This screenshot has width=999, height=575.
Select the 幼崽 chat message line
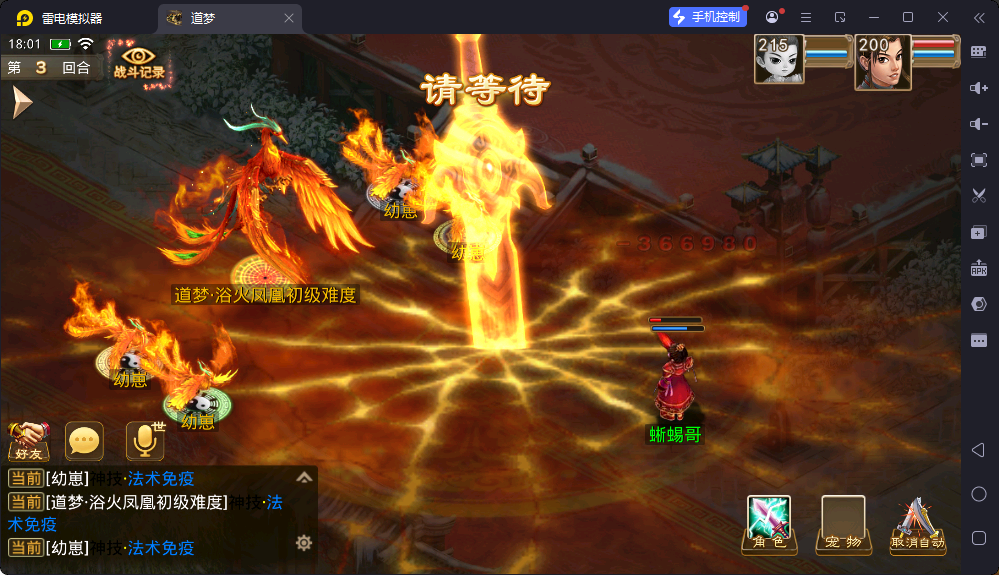tap(120, 479)
